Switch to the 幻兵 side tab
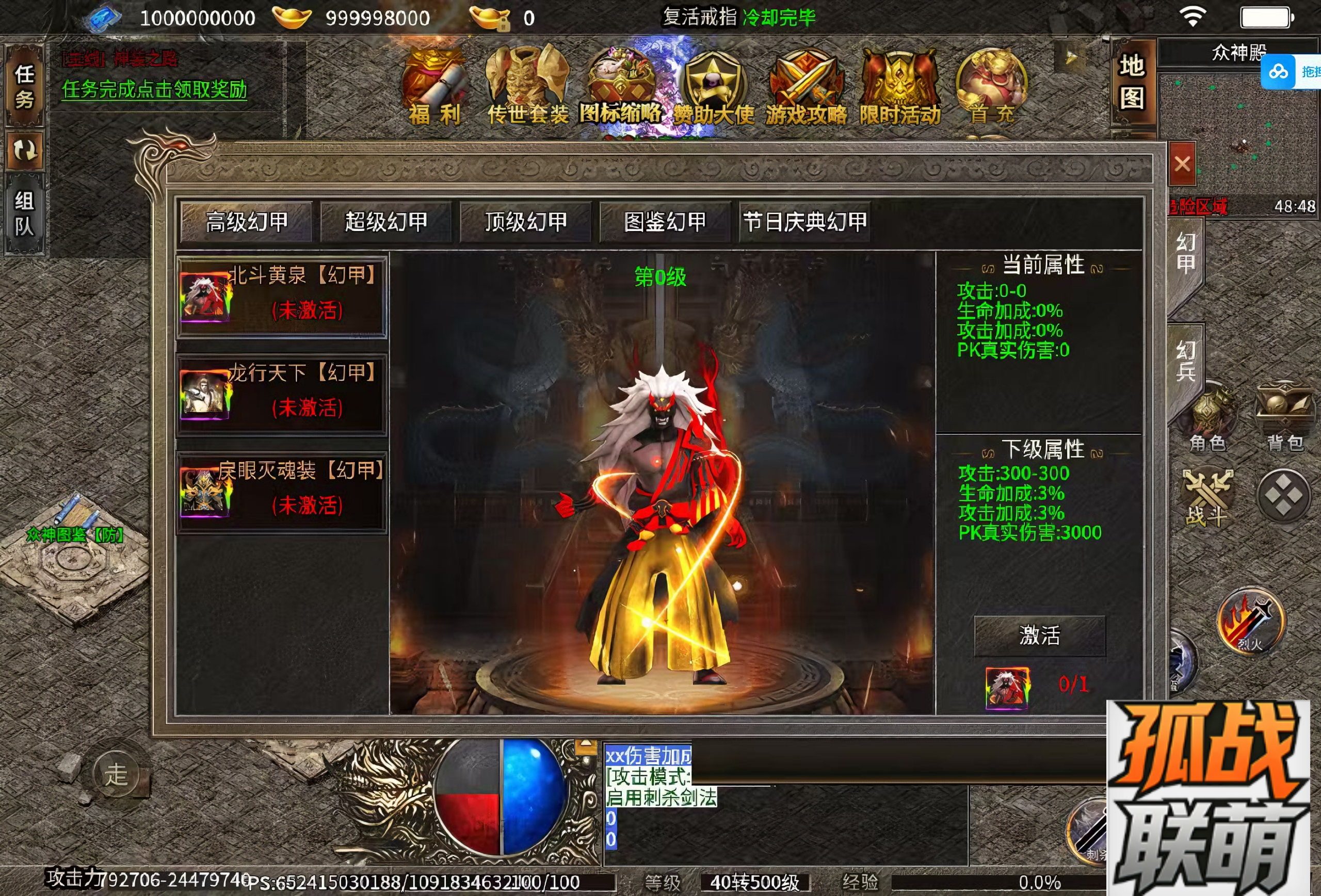This screenshot has height=896, width=1321. pyautogui.click(x=1185, y=361)
